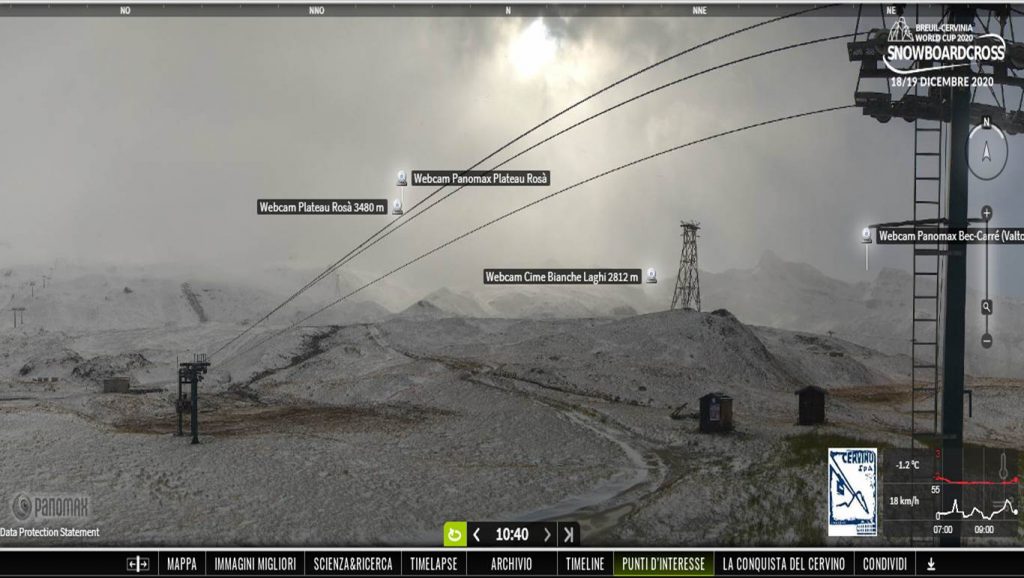Image resolution: width=1024 pixels, height=578 pixels.
Task: Open the Scienza&Ricerca section
Action: [x=351, y=564]
